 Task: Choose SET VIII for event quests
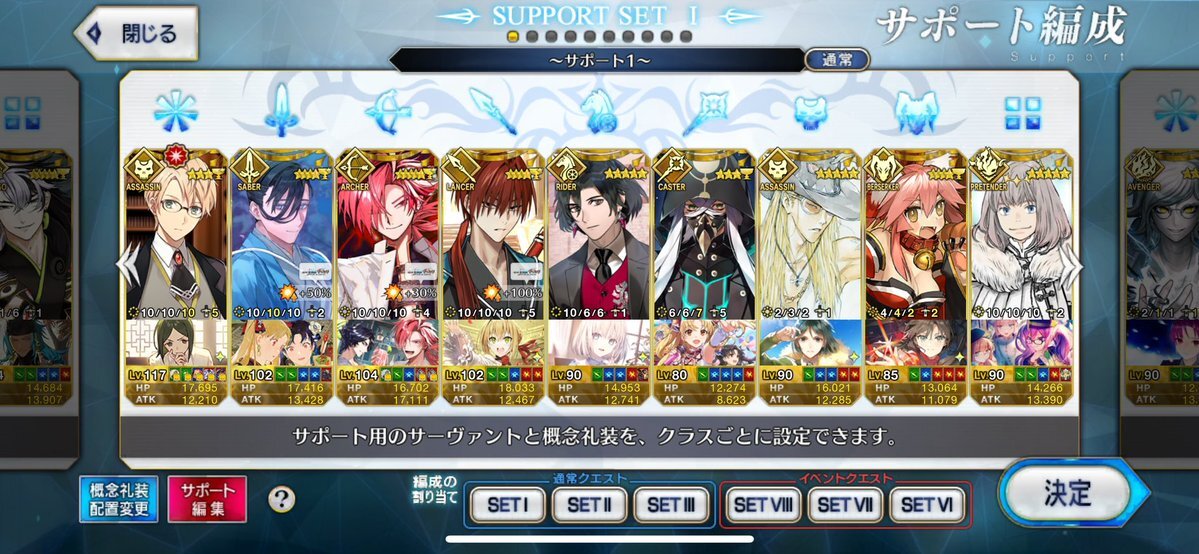[764, 505]
